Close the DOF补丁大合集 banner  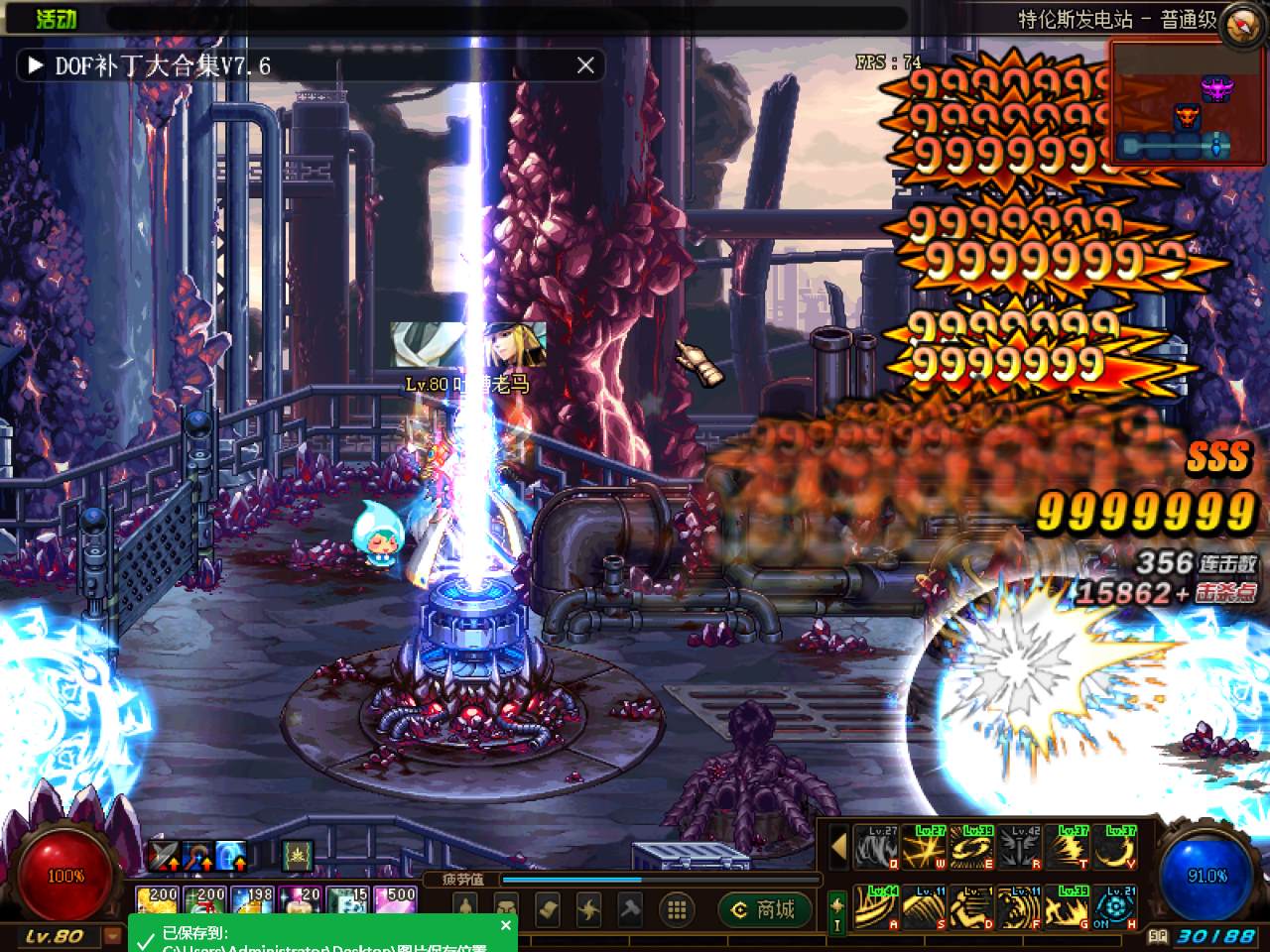(585, 65)
